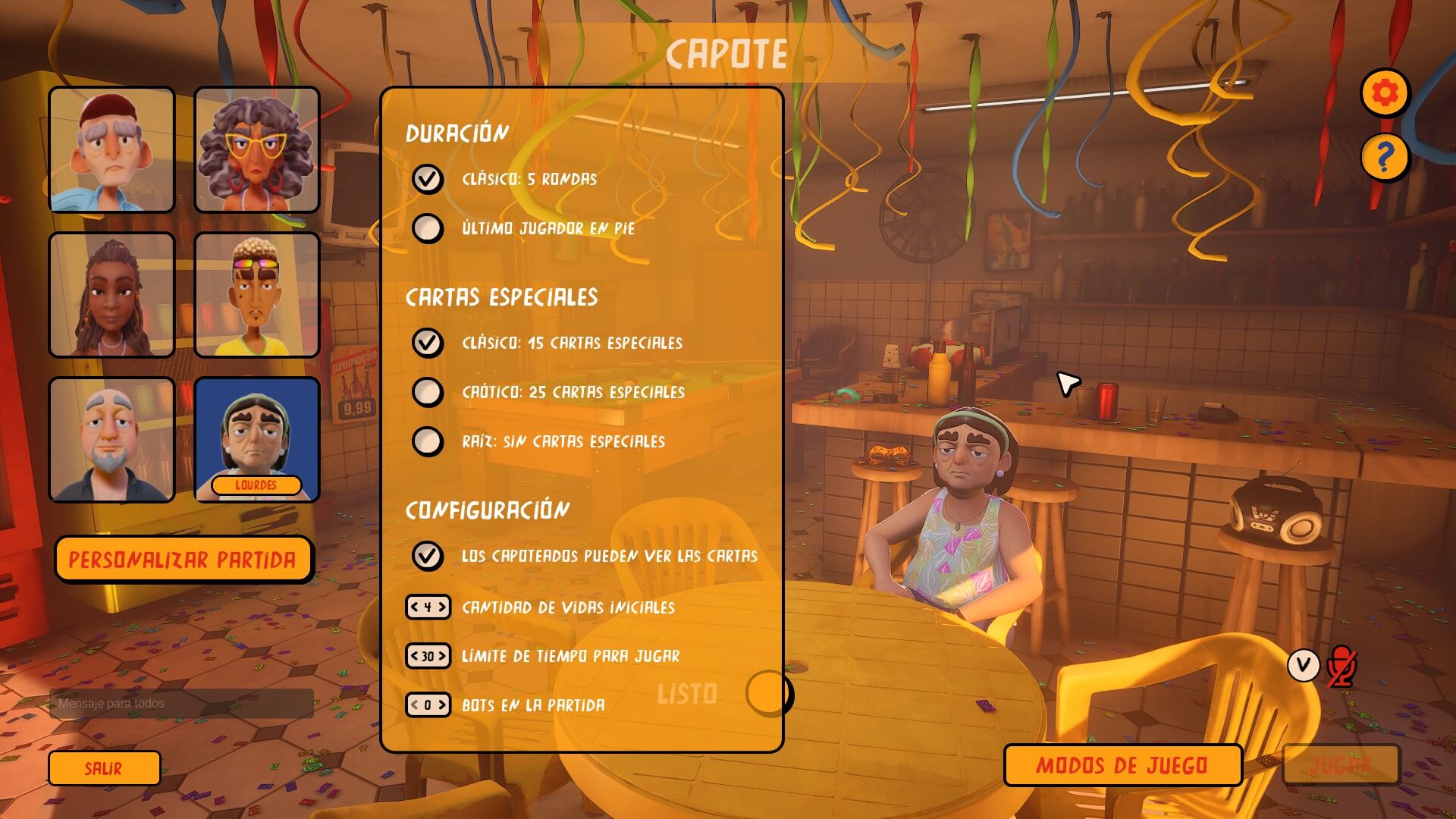Select the woman with braids avatar
This screenshot has width=1456, height=819.
112,294
